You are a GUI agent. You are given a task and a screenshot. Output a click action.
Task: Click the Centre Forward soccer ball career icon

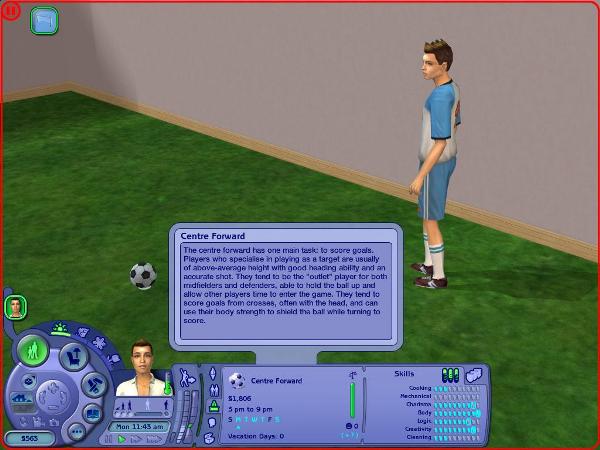[237, 380]
